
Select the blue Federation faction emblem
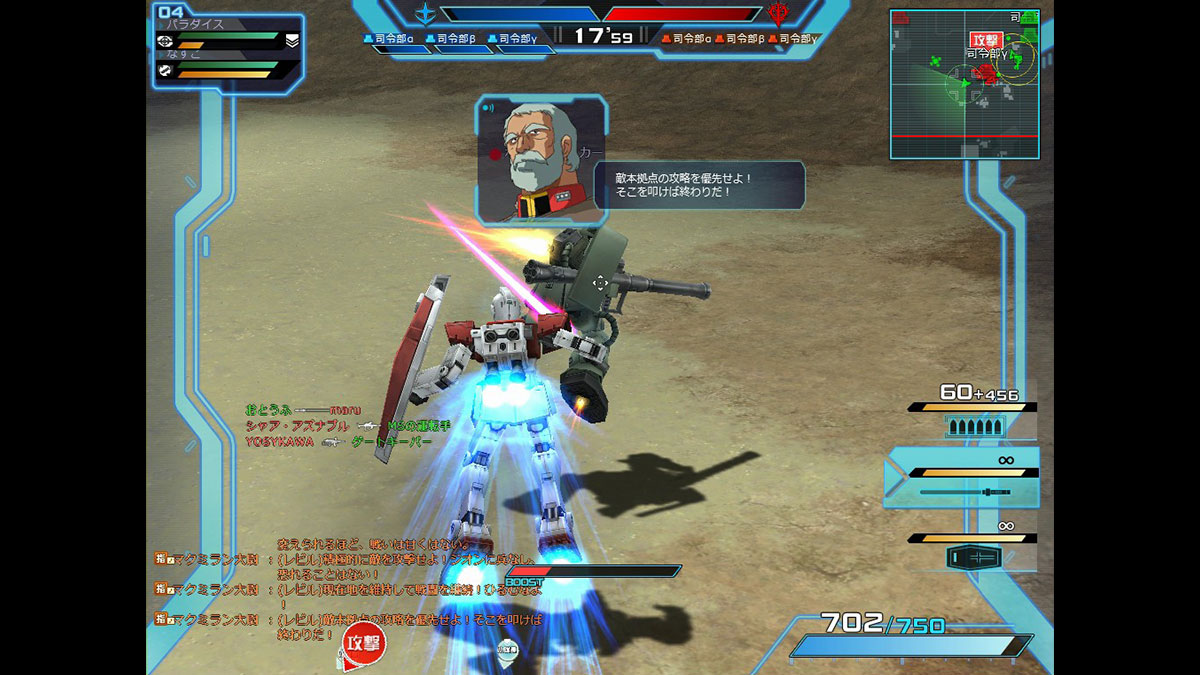click(427, 14)
